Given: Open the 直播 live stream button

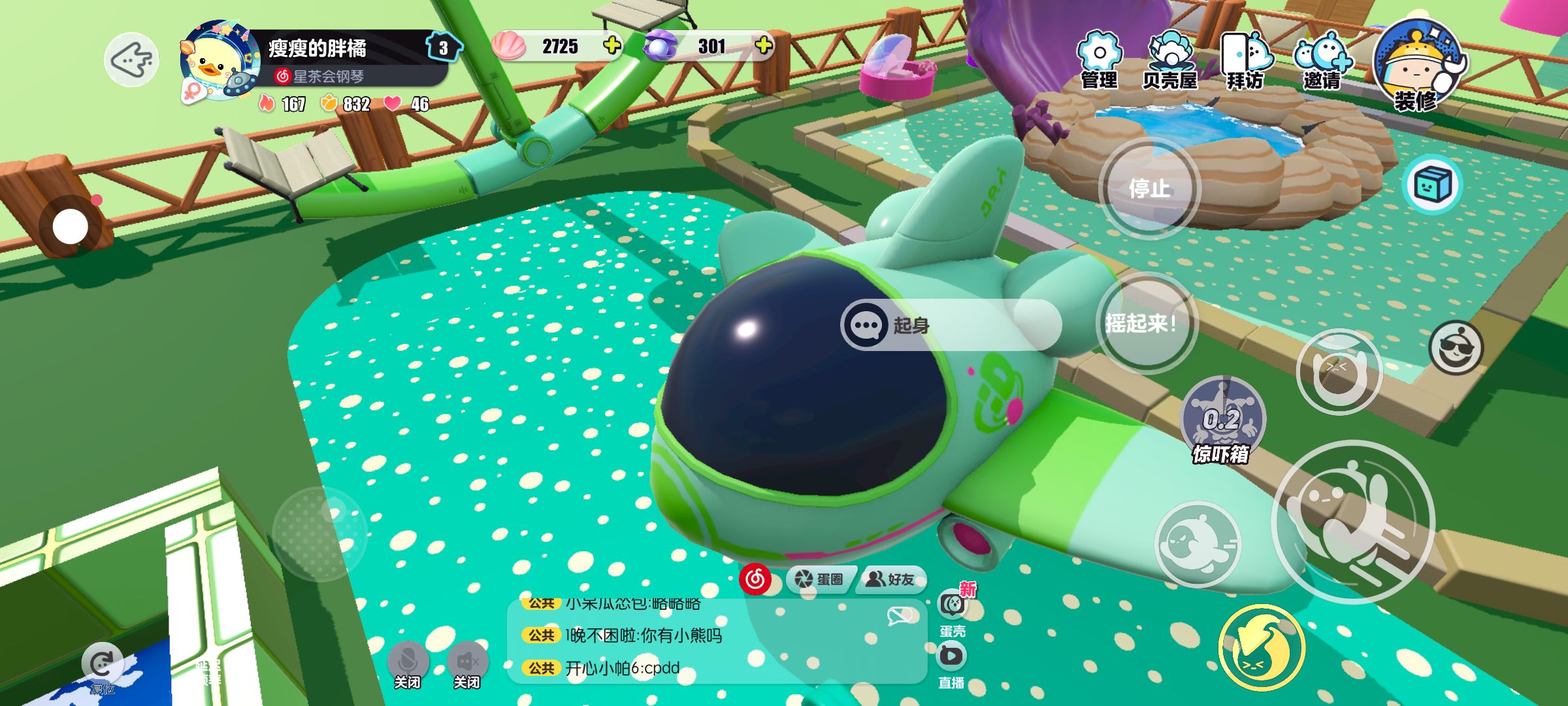Looking at the screenshot, I should [951, 664].
